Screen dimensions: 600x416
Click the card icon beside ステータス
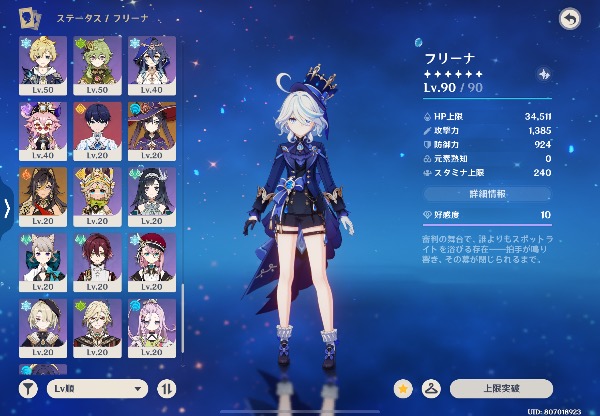[x=32, y=19]
